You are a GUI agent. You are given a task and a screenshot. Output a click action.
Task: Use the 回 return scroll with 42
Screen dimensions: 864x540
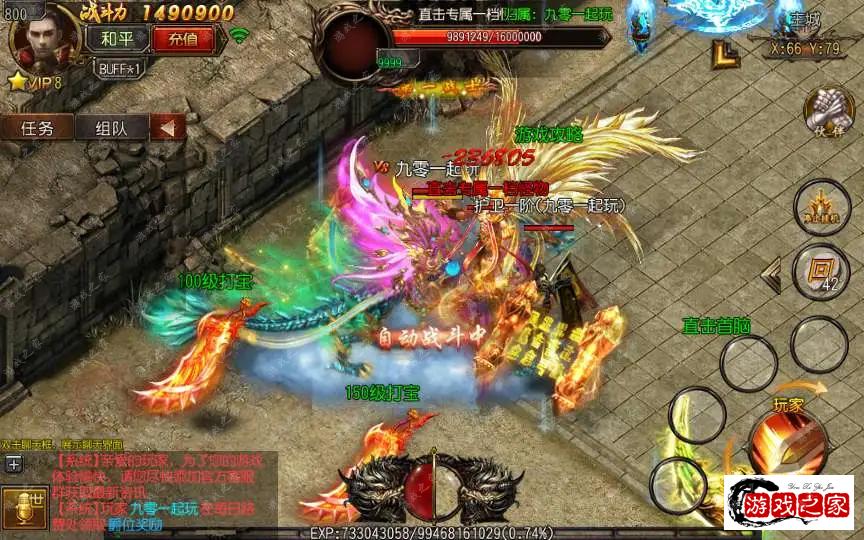click(x=821, y=271)
